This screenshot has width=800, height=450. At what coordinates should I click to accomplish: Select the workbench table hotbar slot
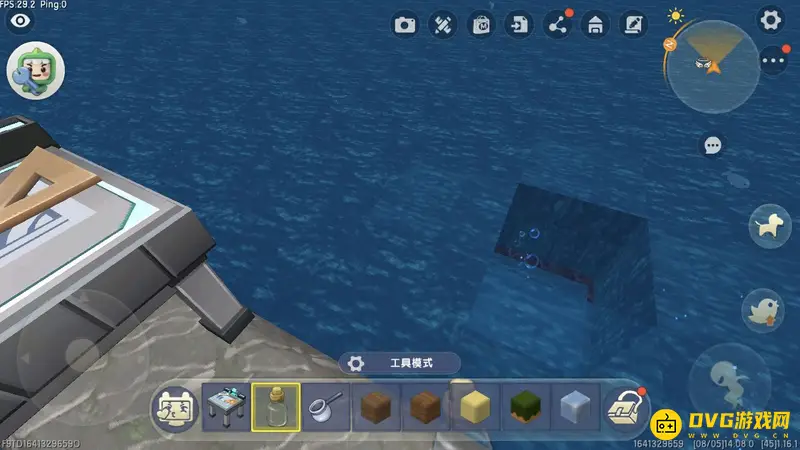tap(226, 408)
